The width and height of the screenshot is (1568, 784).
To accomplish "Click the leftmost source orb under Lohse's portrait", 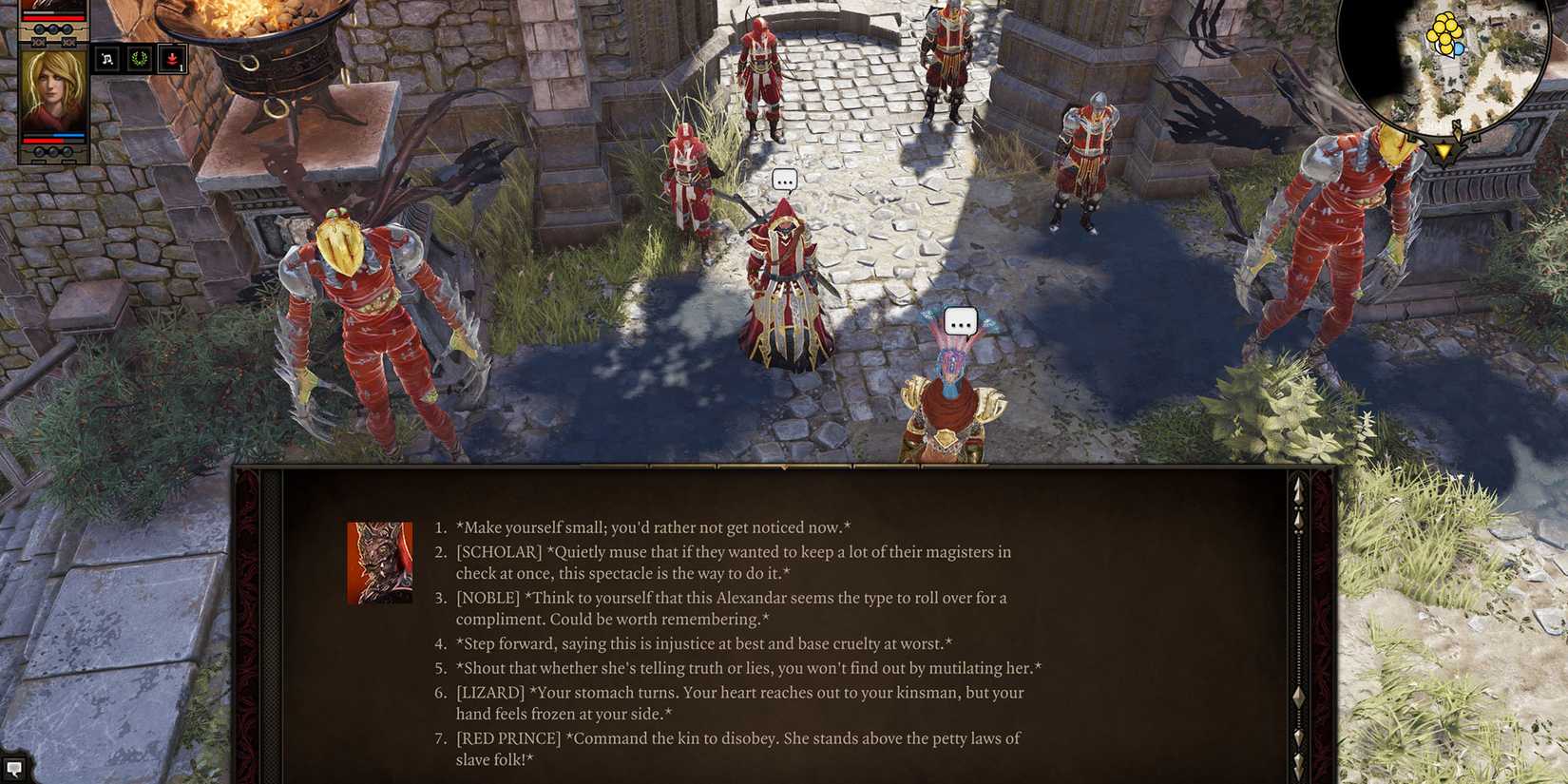I will pyautogui.click(x=40, y=151).
